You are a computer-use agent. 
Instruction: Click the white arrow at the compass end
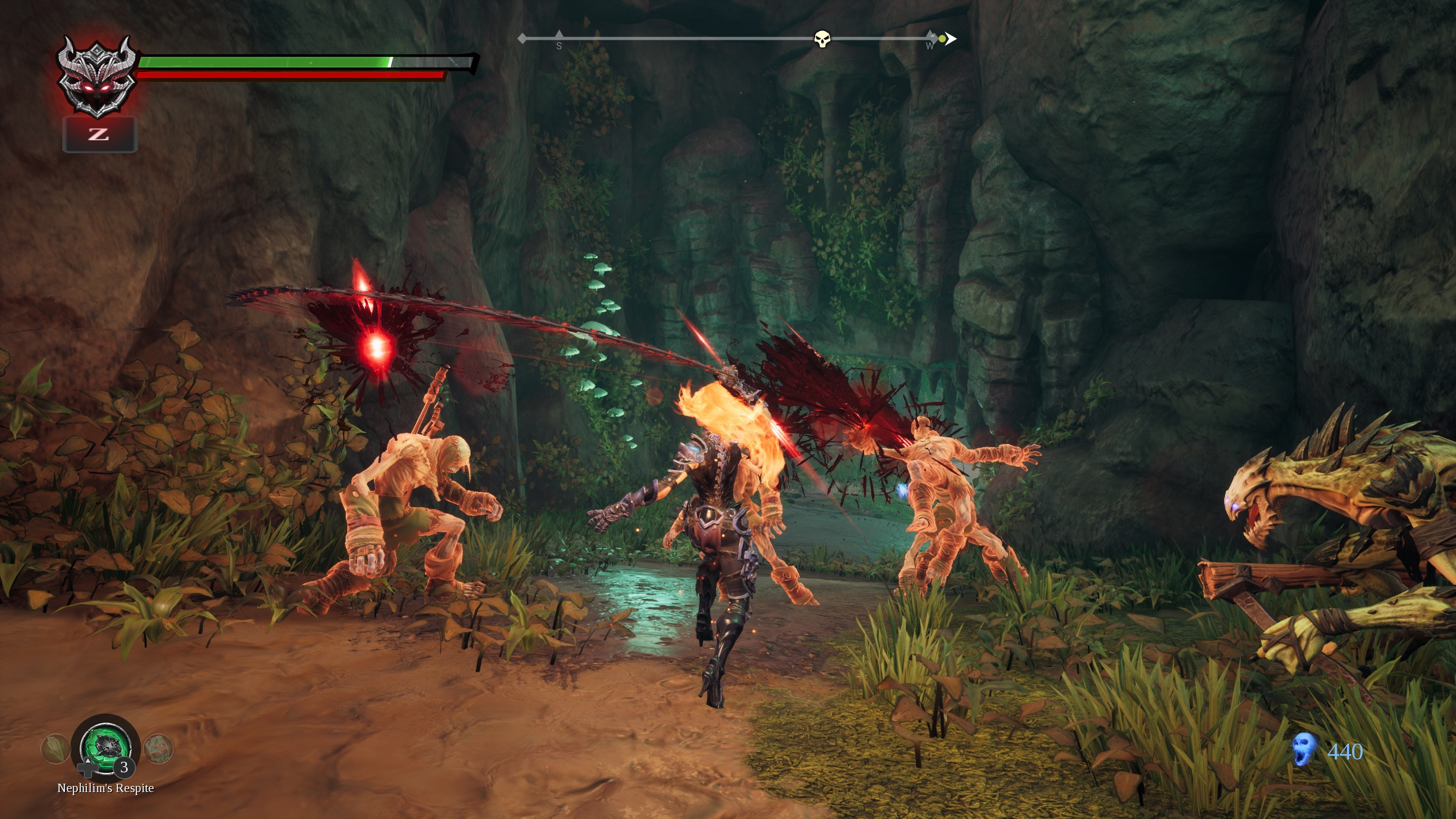(952, 38)
